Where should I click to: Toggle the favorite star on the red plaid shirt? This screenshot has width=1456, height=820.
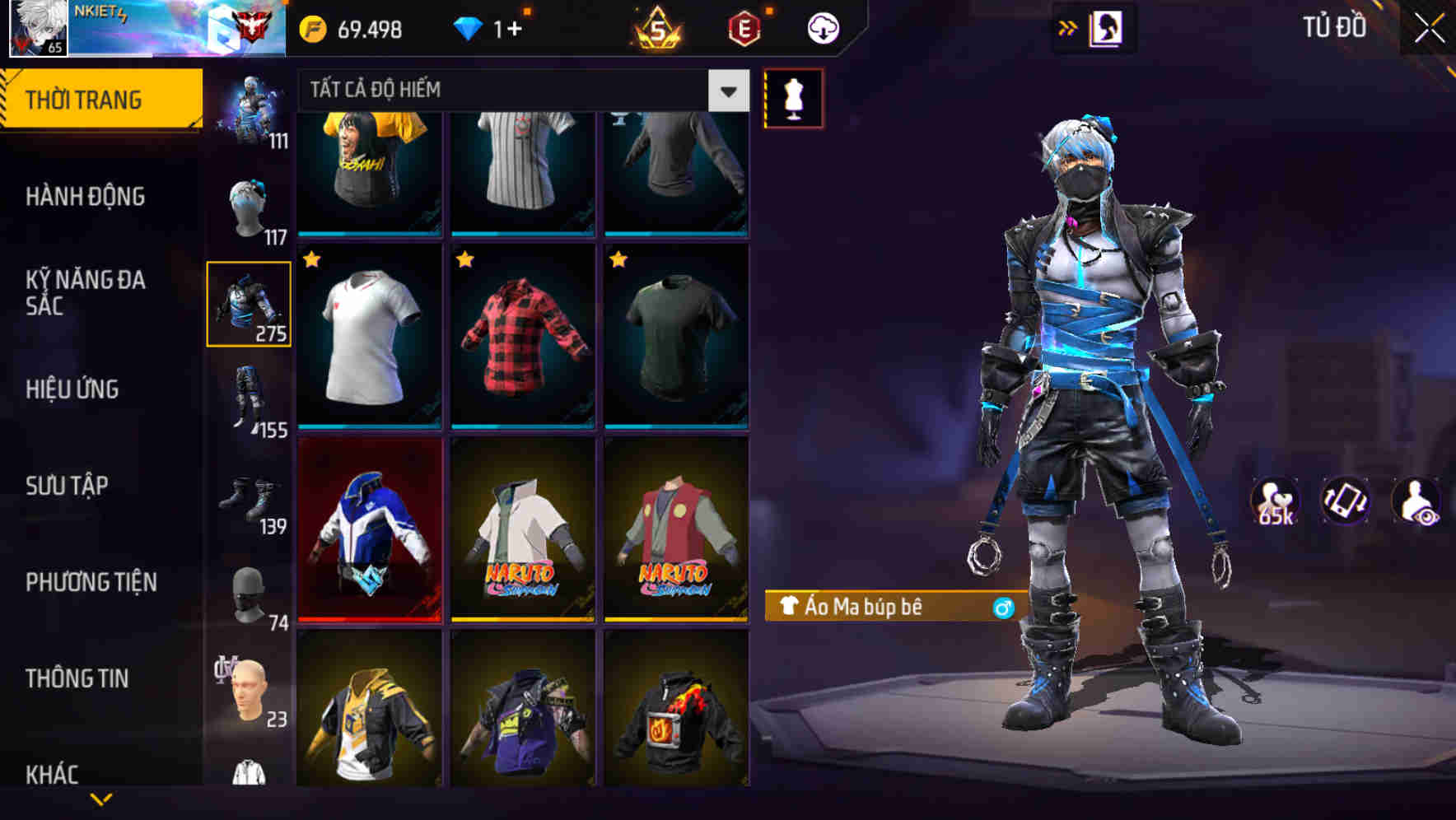[465, 260]
